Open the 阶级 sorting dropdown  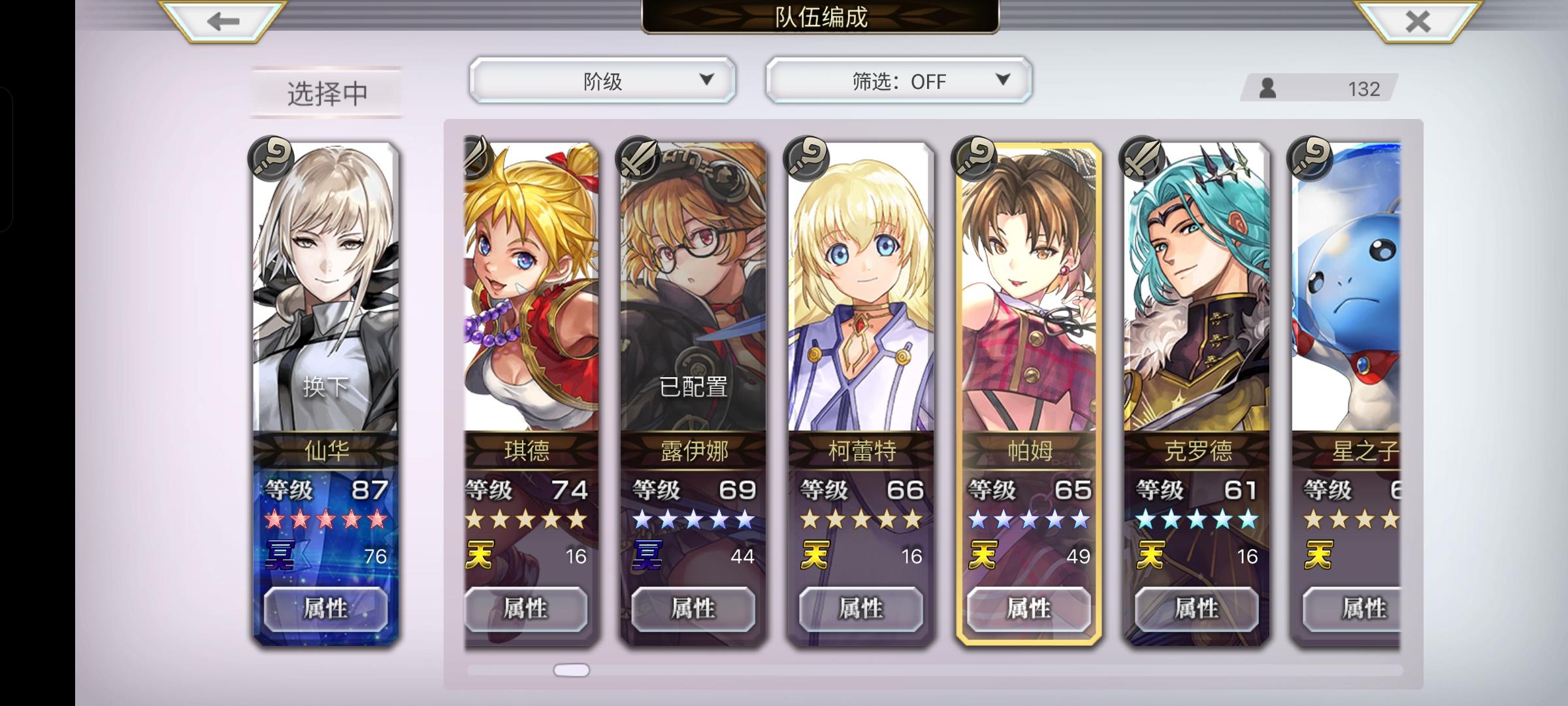click(600, 80)
